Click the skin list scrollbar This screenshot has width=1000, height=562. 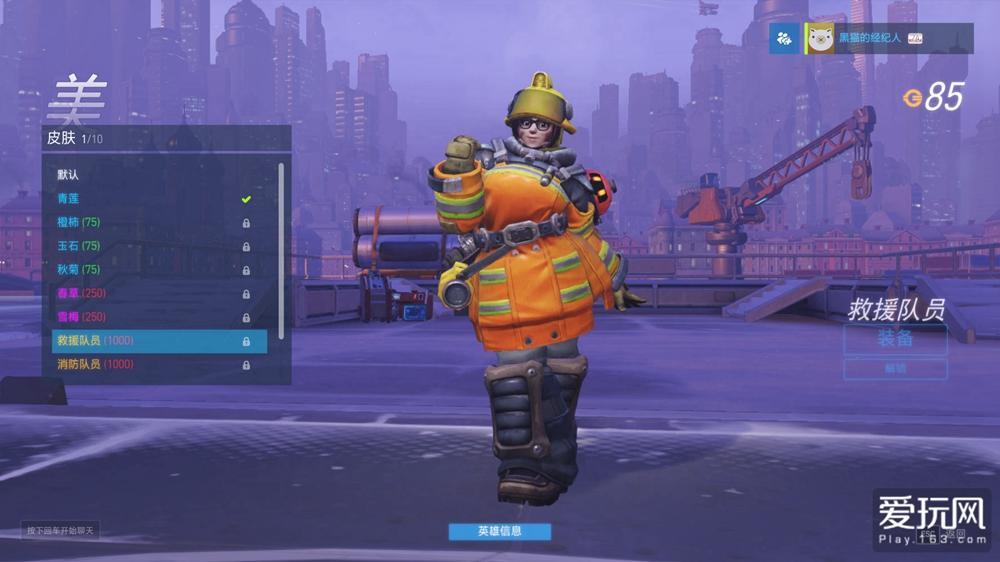coord(282,250)
